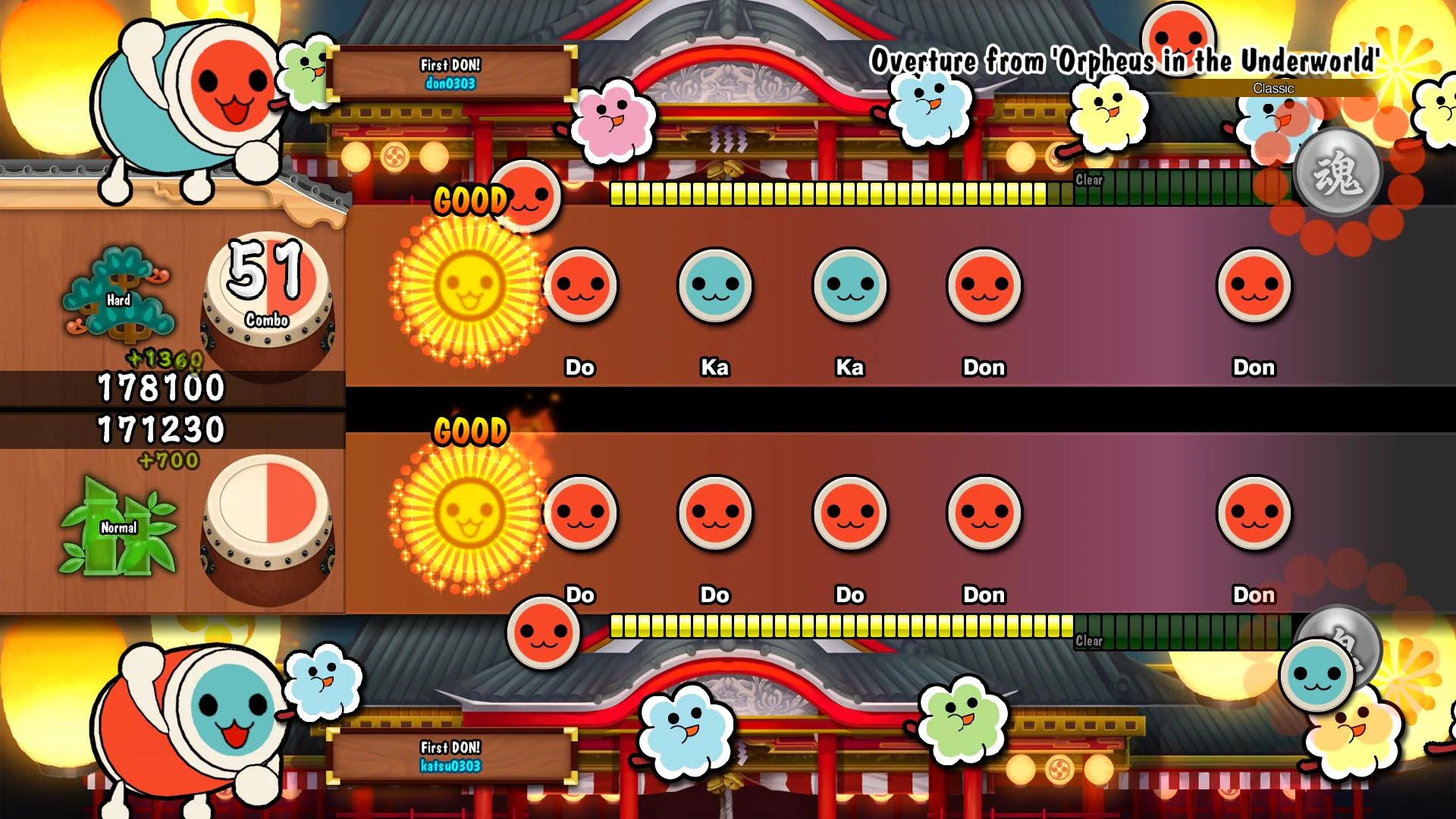Select the red Katsu-chan drum character
This screenshot has width=1456, height=819.
click(182, 720)
